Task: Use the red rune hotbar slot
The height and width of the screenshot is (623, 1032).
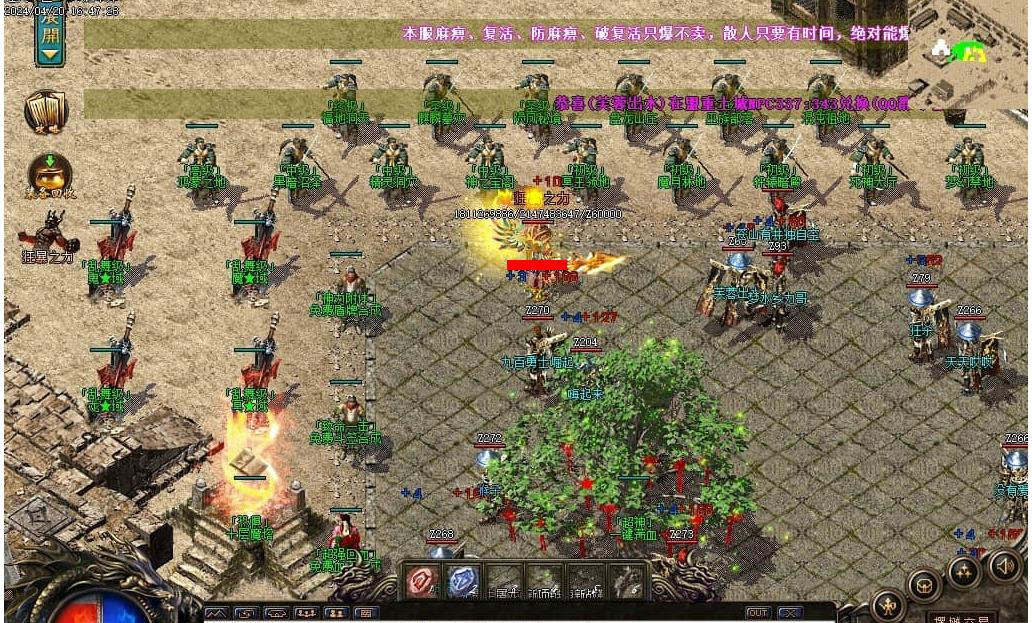Action: point(421,581)
